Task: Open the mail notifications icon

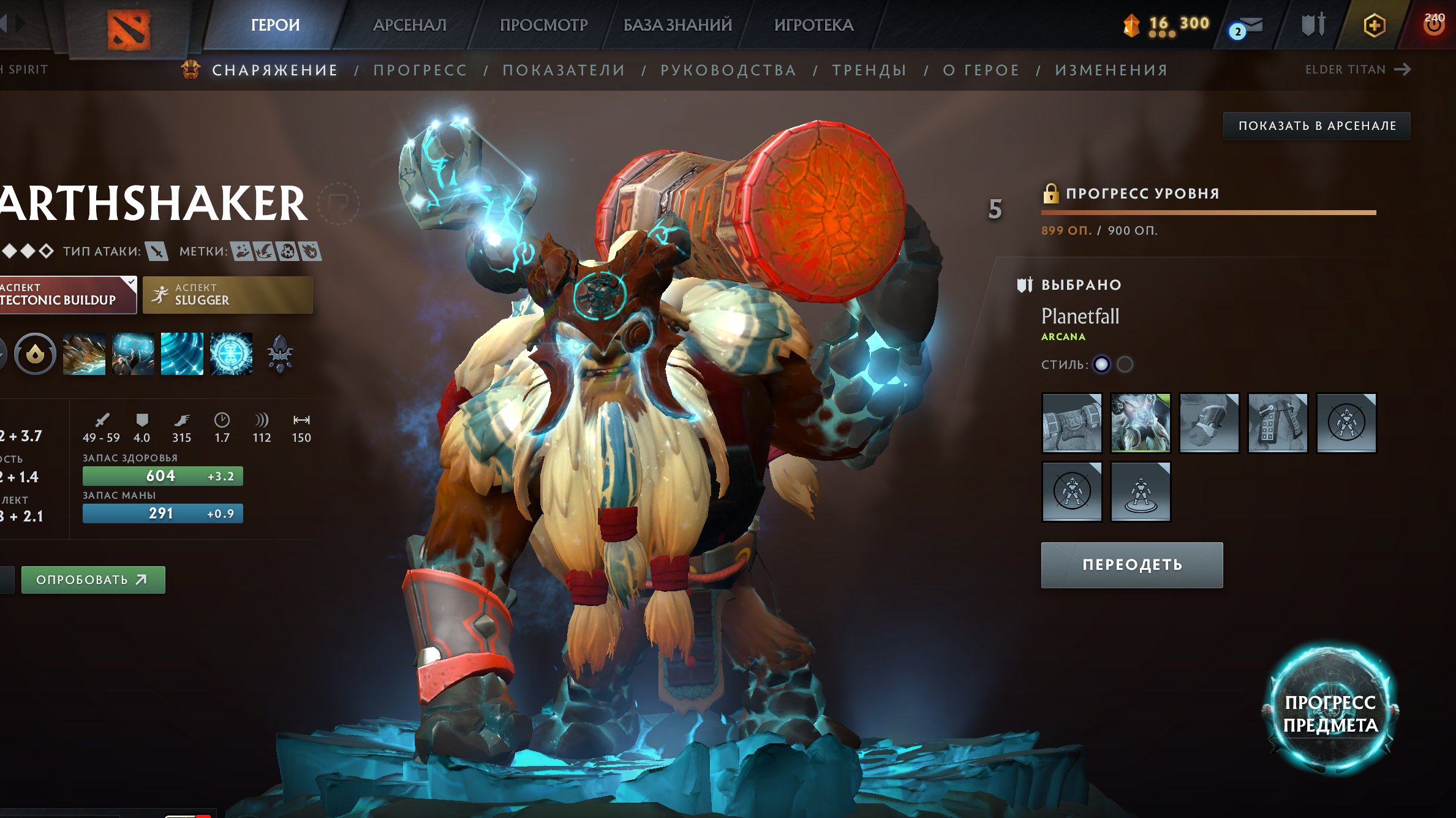Action: click(x=1247, y=27)
